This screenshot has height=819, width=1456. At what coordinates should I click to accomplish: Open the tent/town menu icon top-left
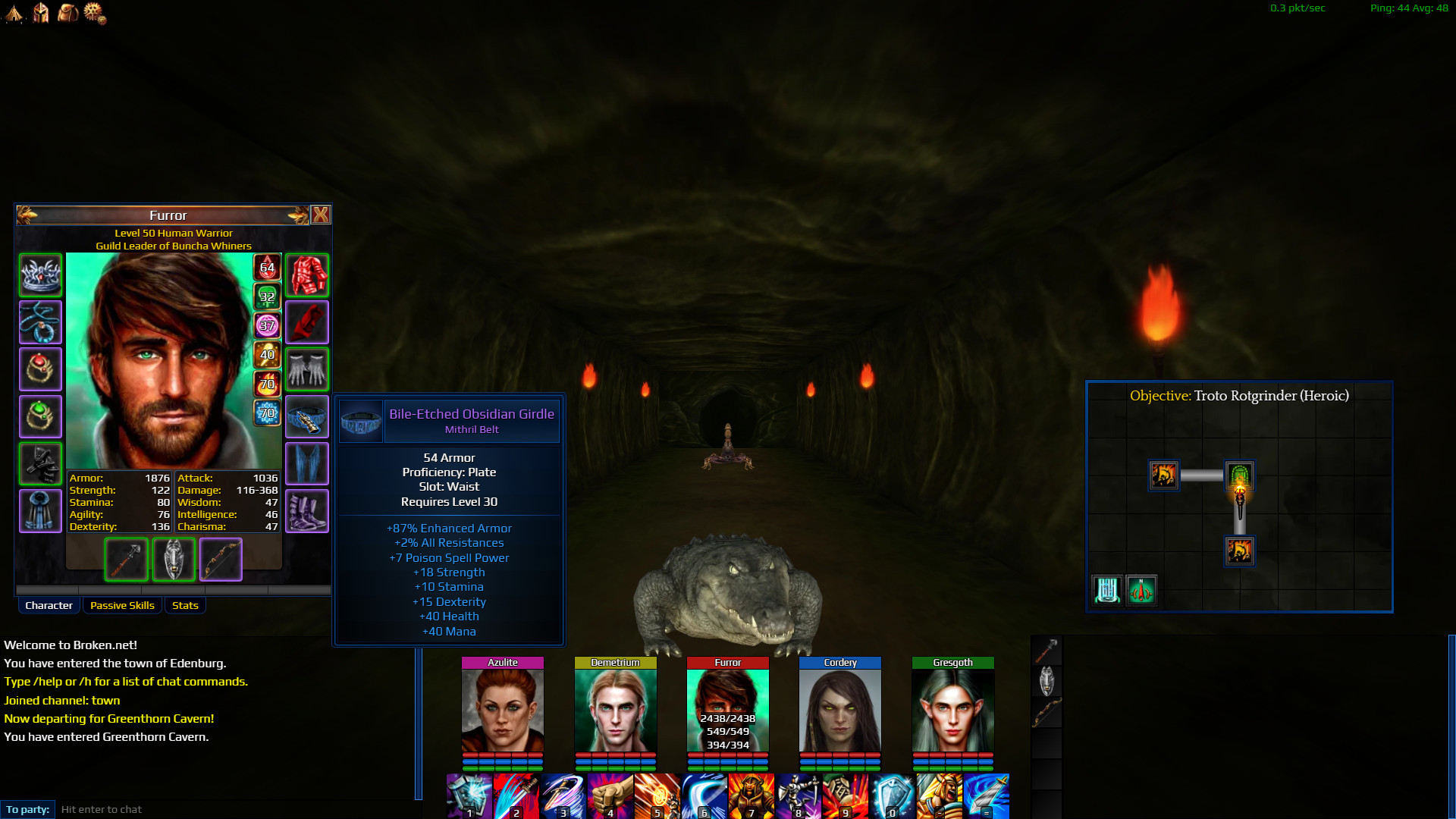coord(14,14)
